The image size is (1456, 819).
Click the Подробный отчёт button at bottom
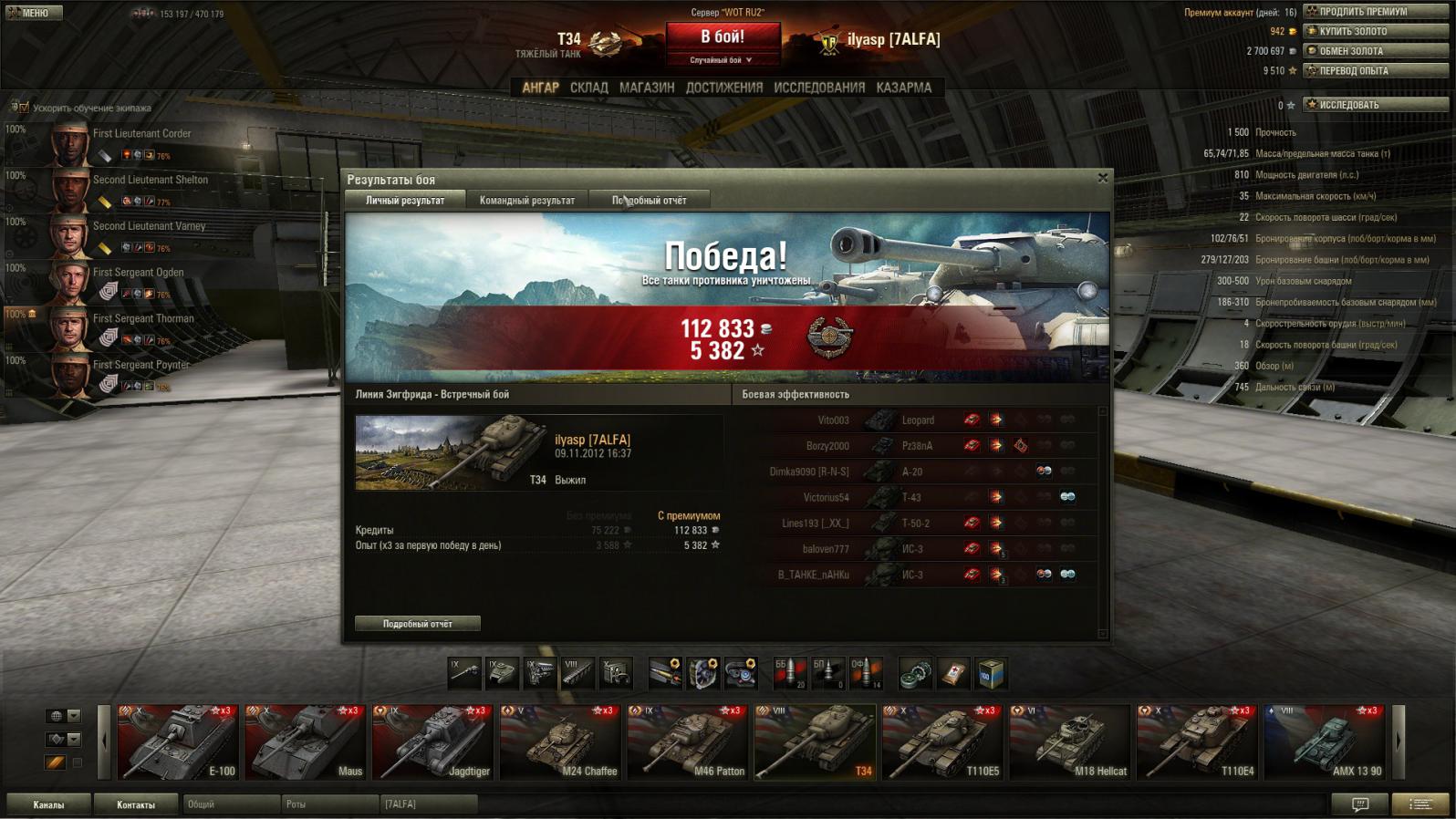point(418,624)
